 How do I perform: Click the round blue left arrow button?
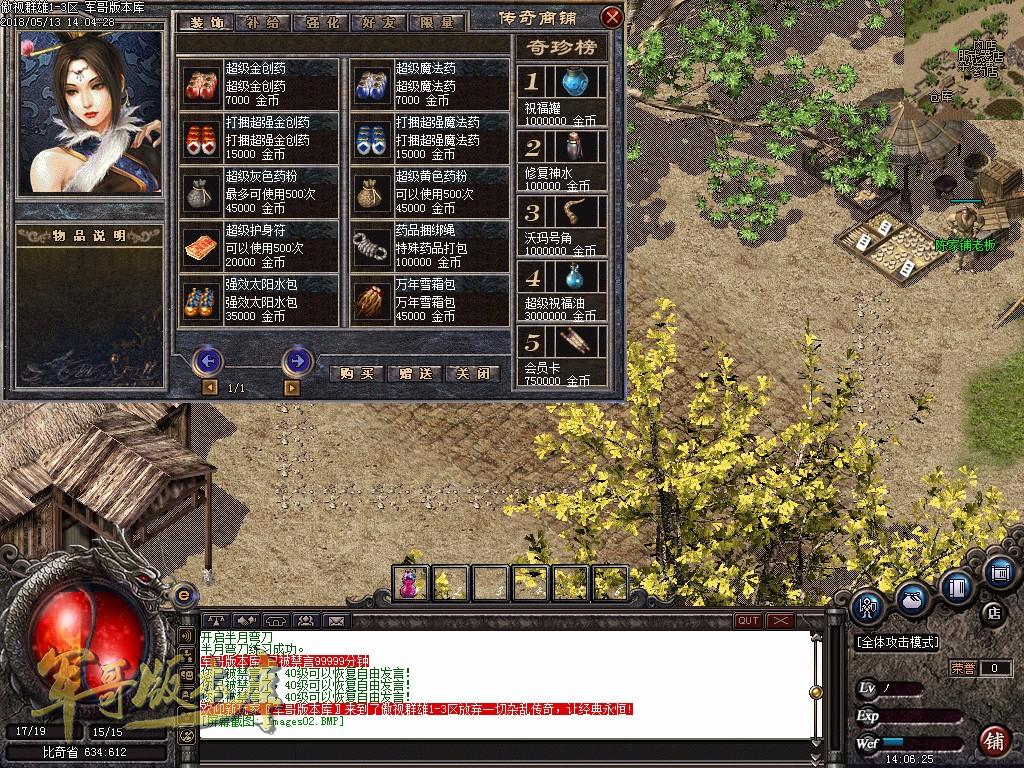coord(207,360)
